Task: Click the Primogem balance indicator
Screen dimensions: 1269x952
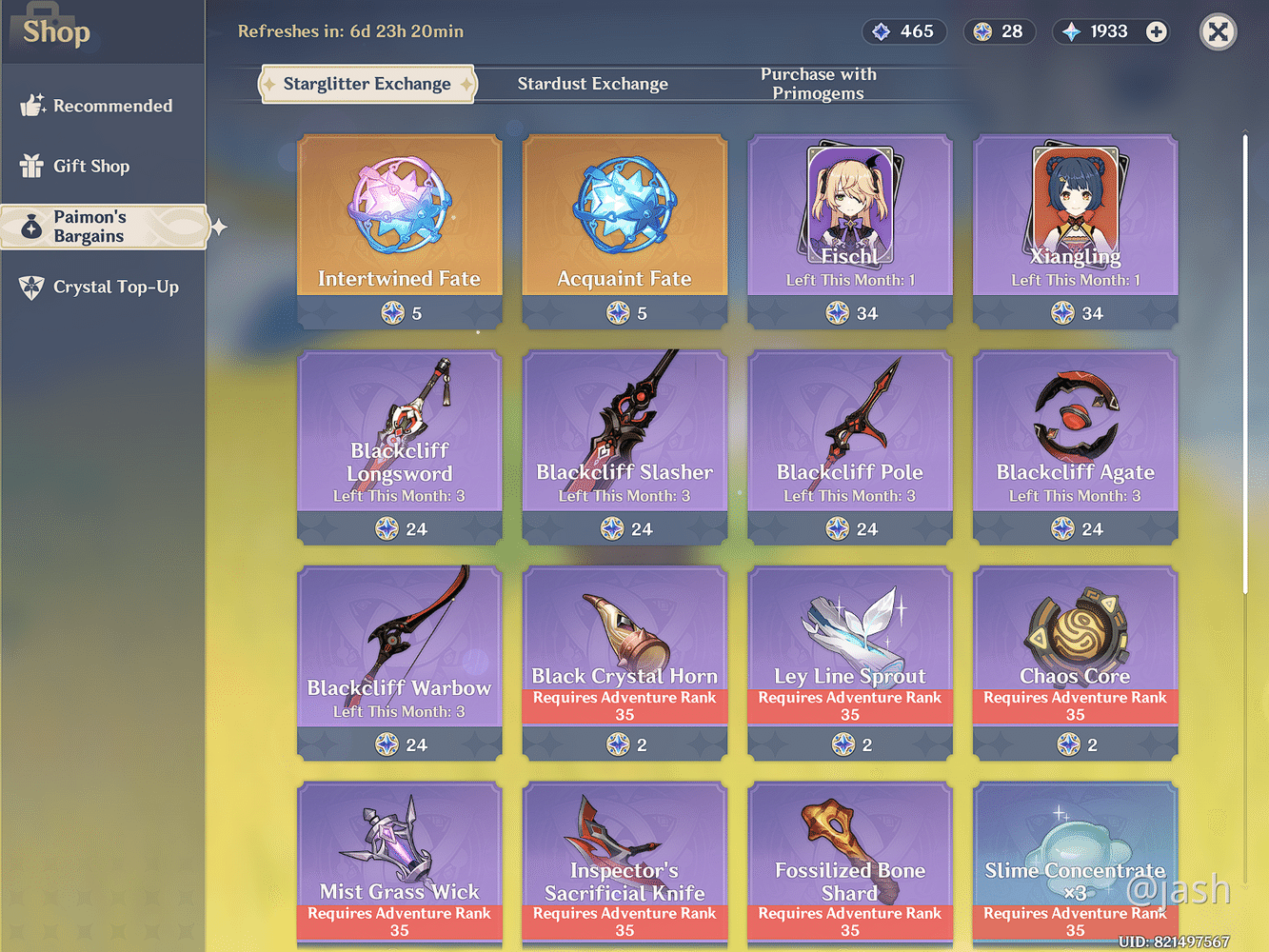Action: point(1101,31)
